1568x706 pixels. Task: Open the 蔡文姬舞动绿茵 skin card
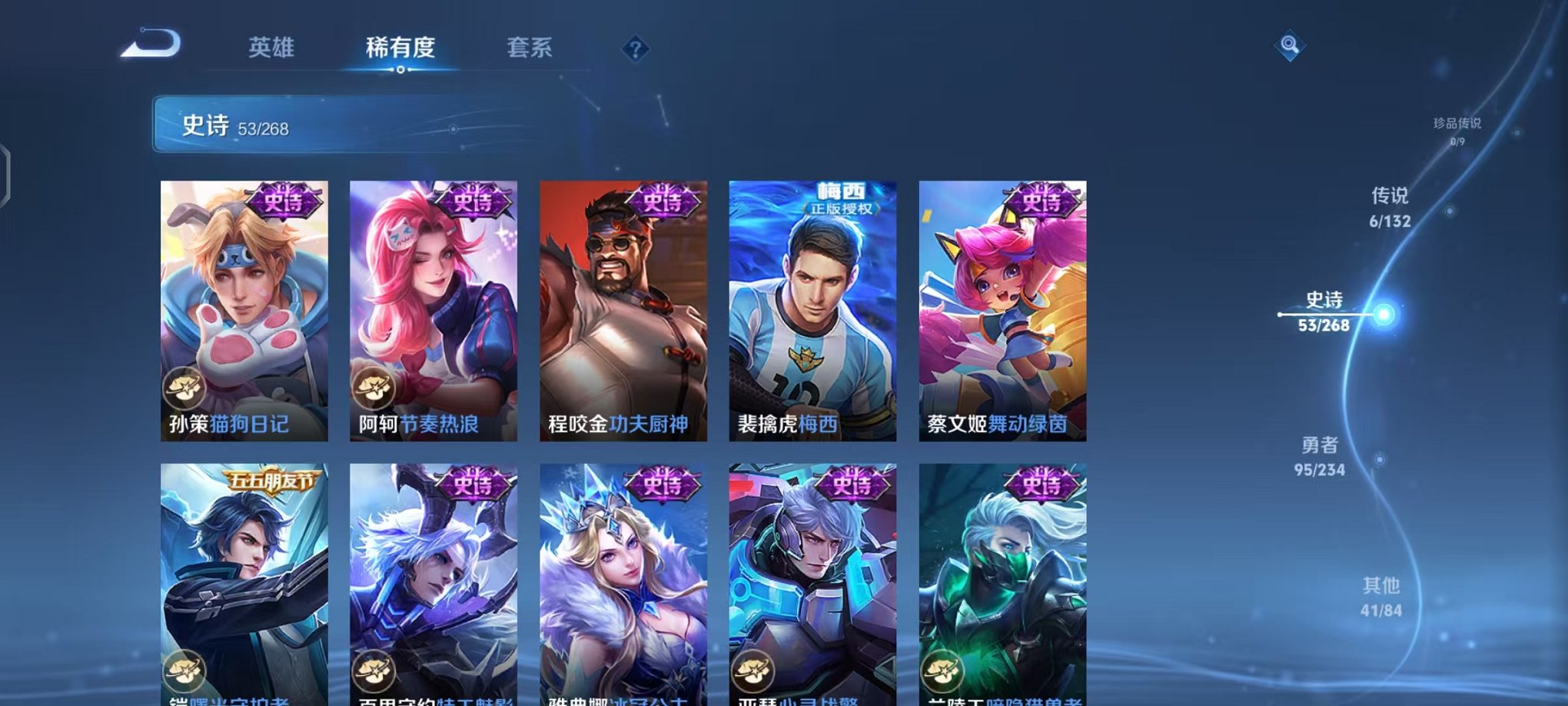[1003, 308]
